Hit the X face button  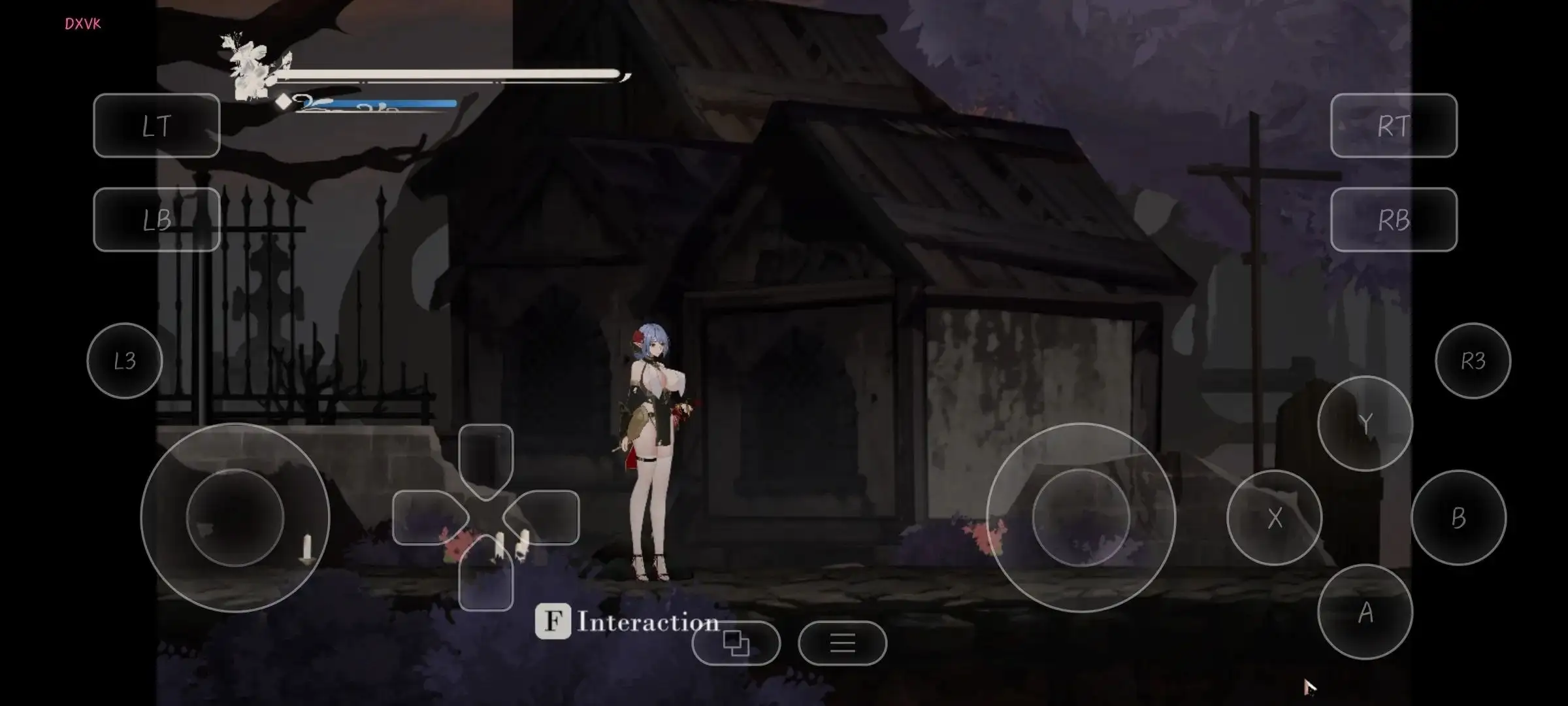tap(1275, 518)
